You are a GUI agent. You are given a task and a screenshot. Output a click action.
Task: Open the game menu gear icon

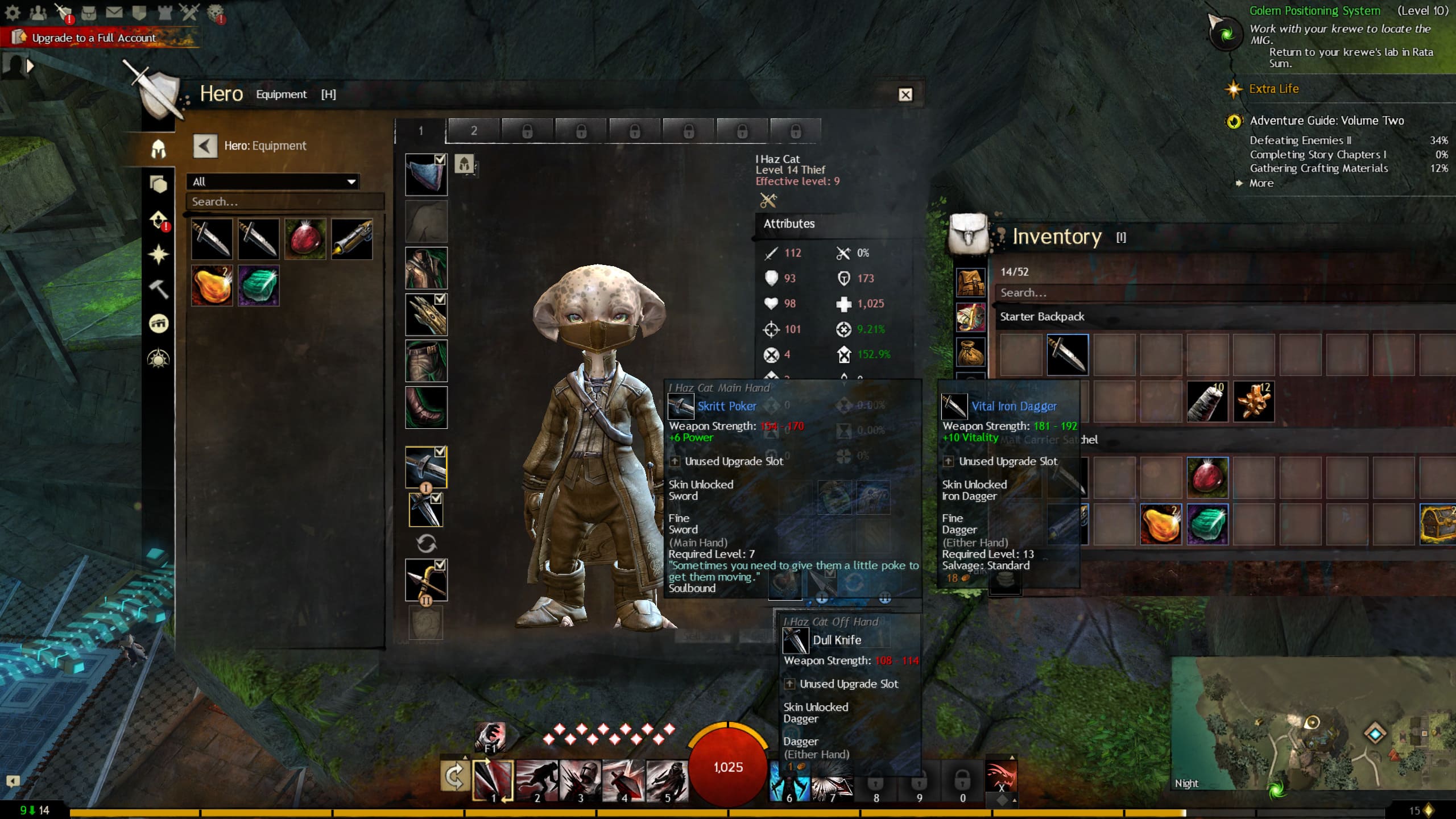(x=13, y=12)
